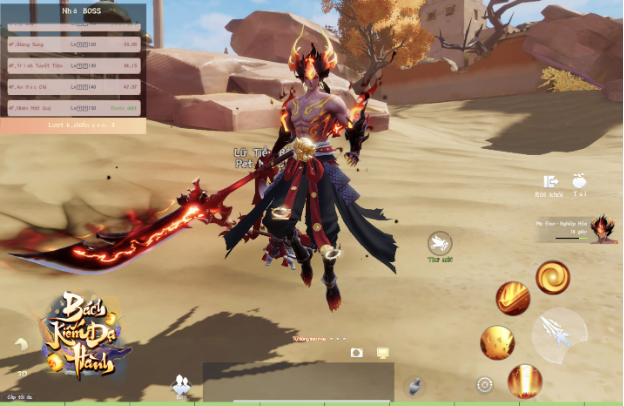Open the camera screenshot icon
Screen dimensions: 624x406
point(356,353)
